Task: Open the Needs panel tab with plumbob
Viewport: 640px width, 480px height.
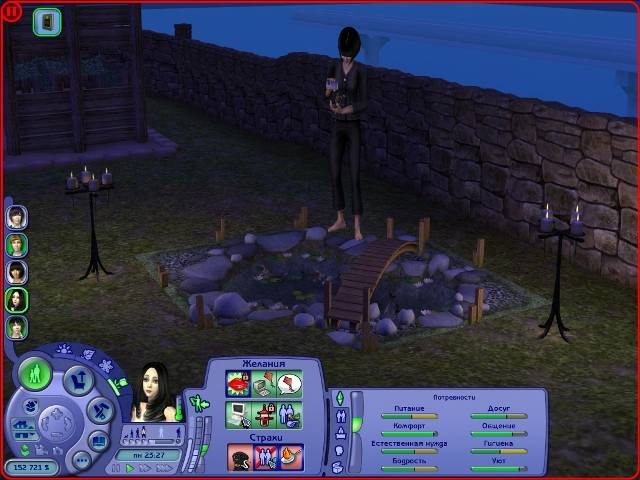Action: click(x=340, y=399)
